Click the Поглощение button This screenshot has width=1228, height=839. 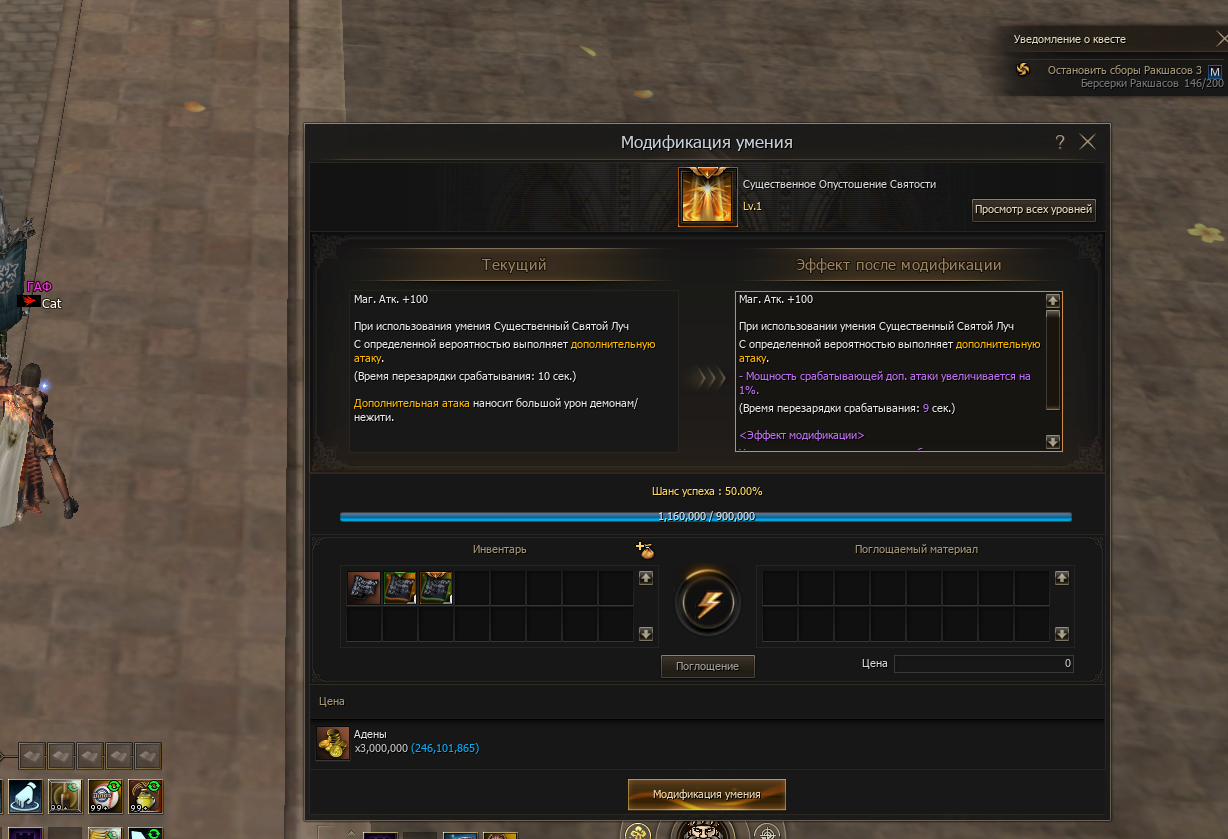pos(707,666)
